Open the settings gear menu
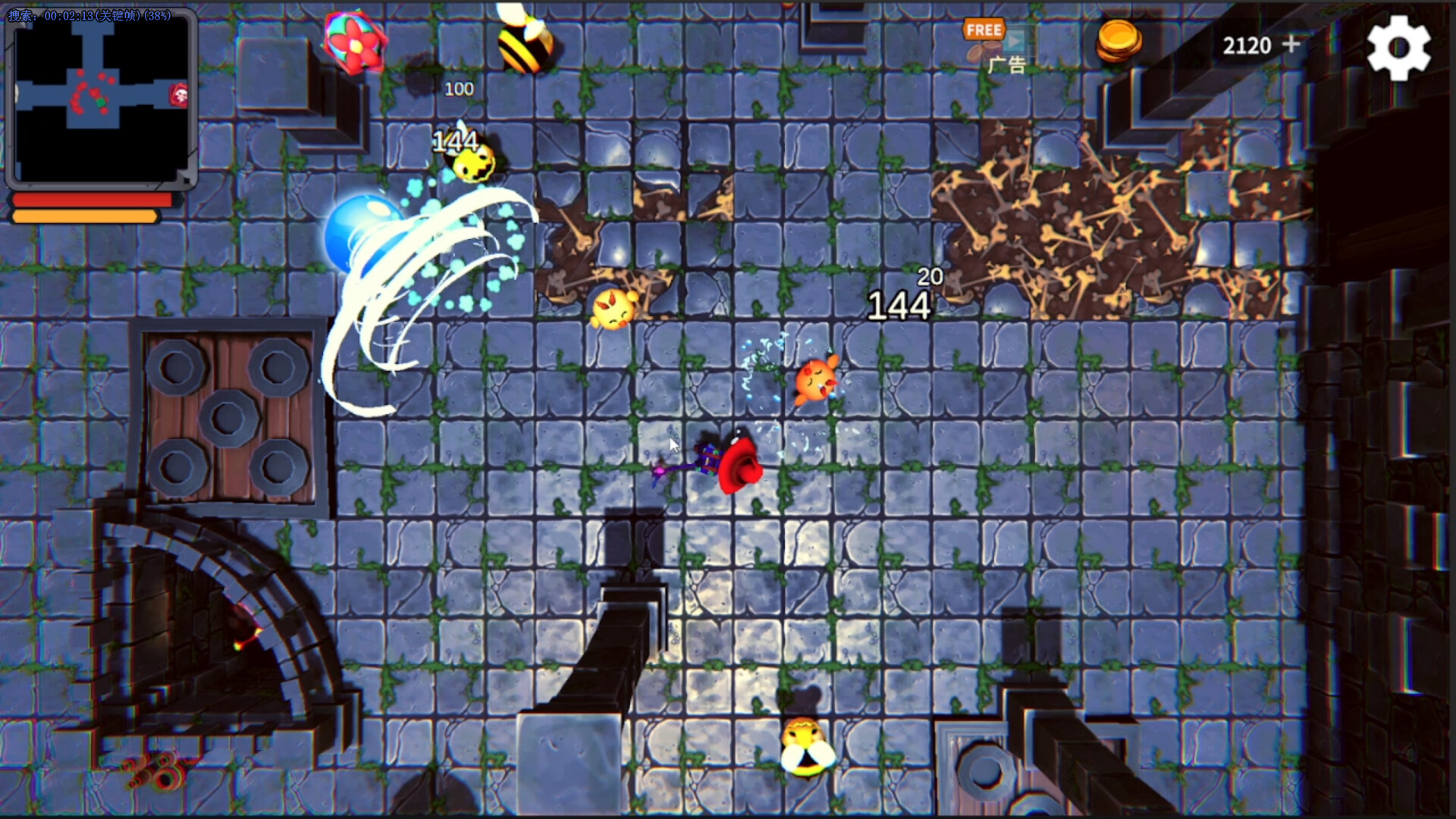 pos(1399,45)
